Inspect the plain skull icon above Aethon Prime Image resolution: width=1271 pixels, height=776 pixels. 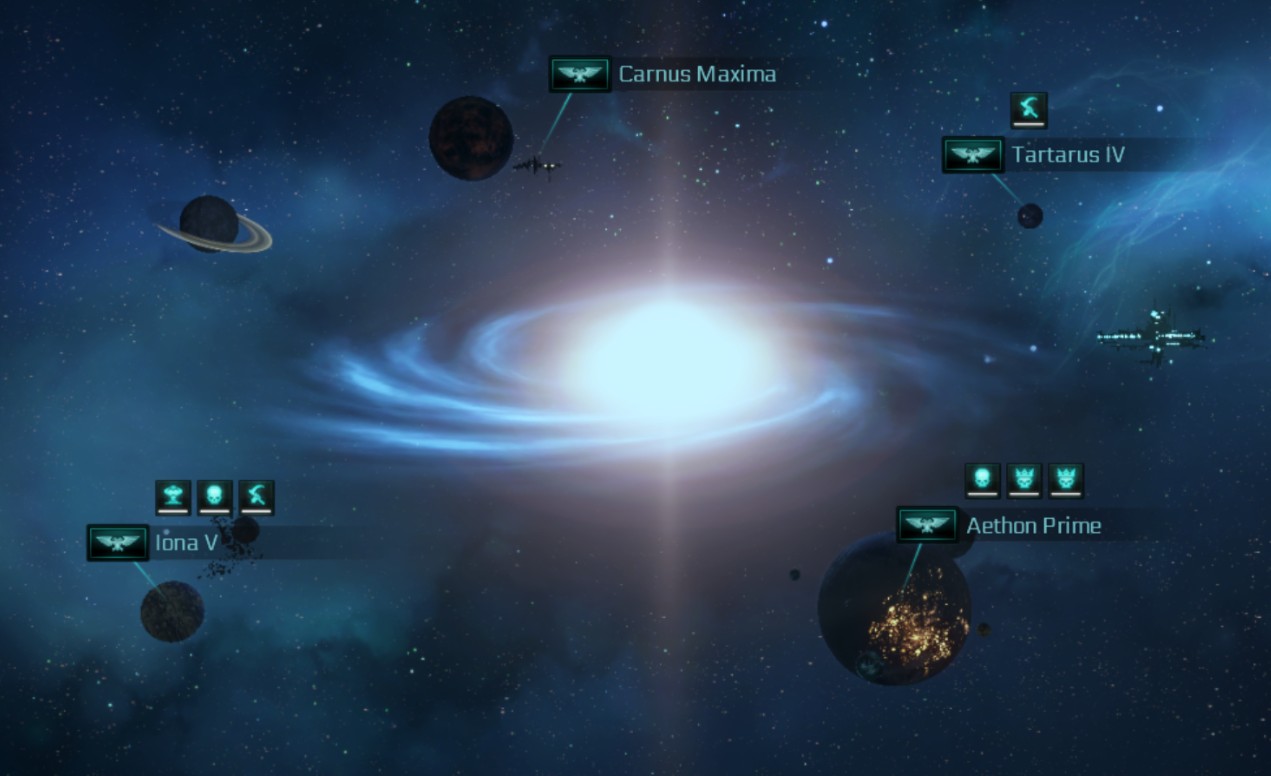pos(982,479)
